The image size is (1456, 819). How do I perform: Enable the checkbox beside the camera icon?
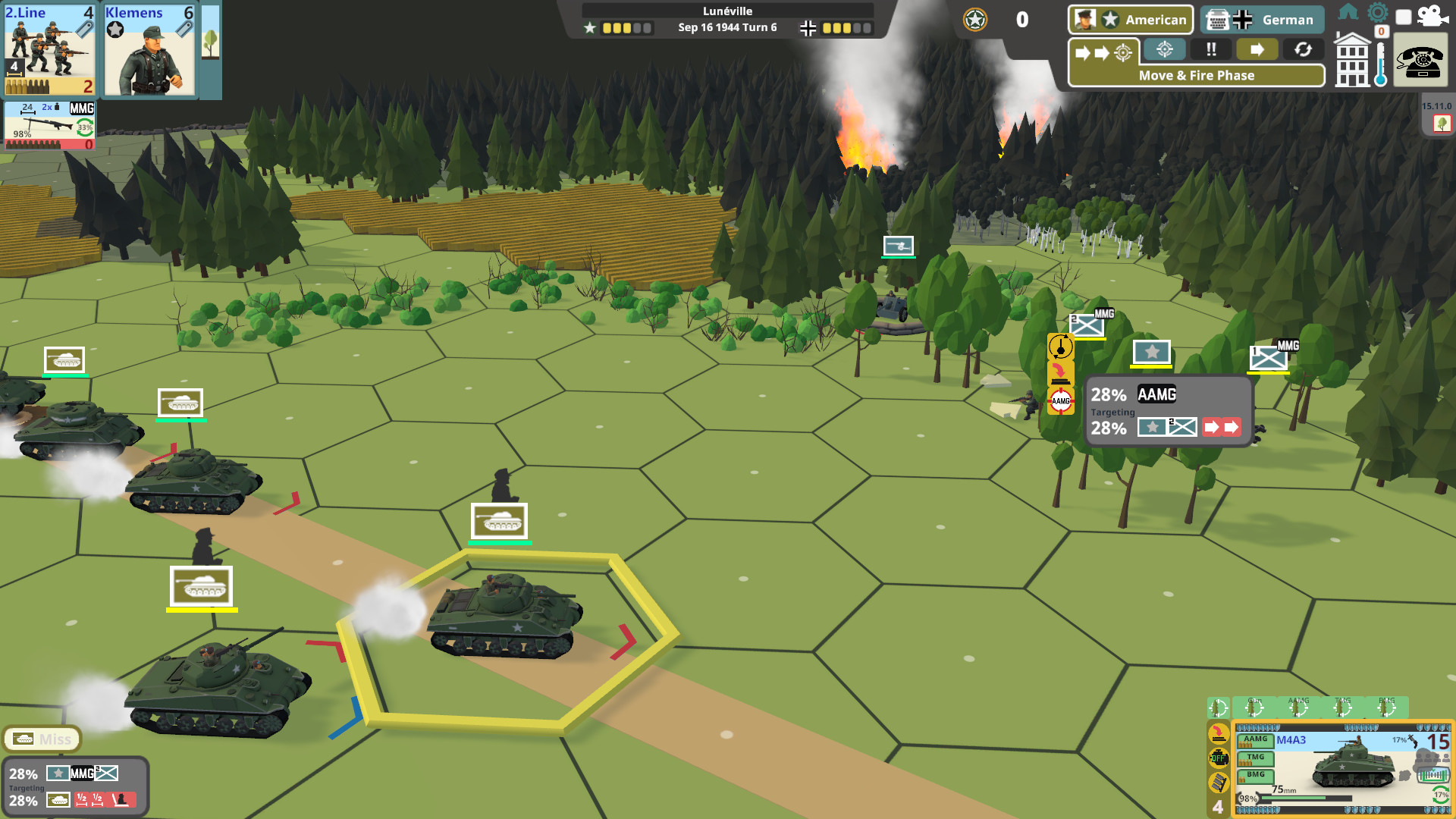[1402, 18]
